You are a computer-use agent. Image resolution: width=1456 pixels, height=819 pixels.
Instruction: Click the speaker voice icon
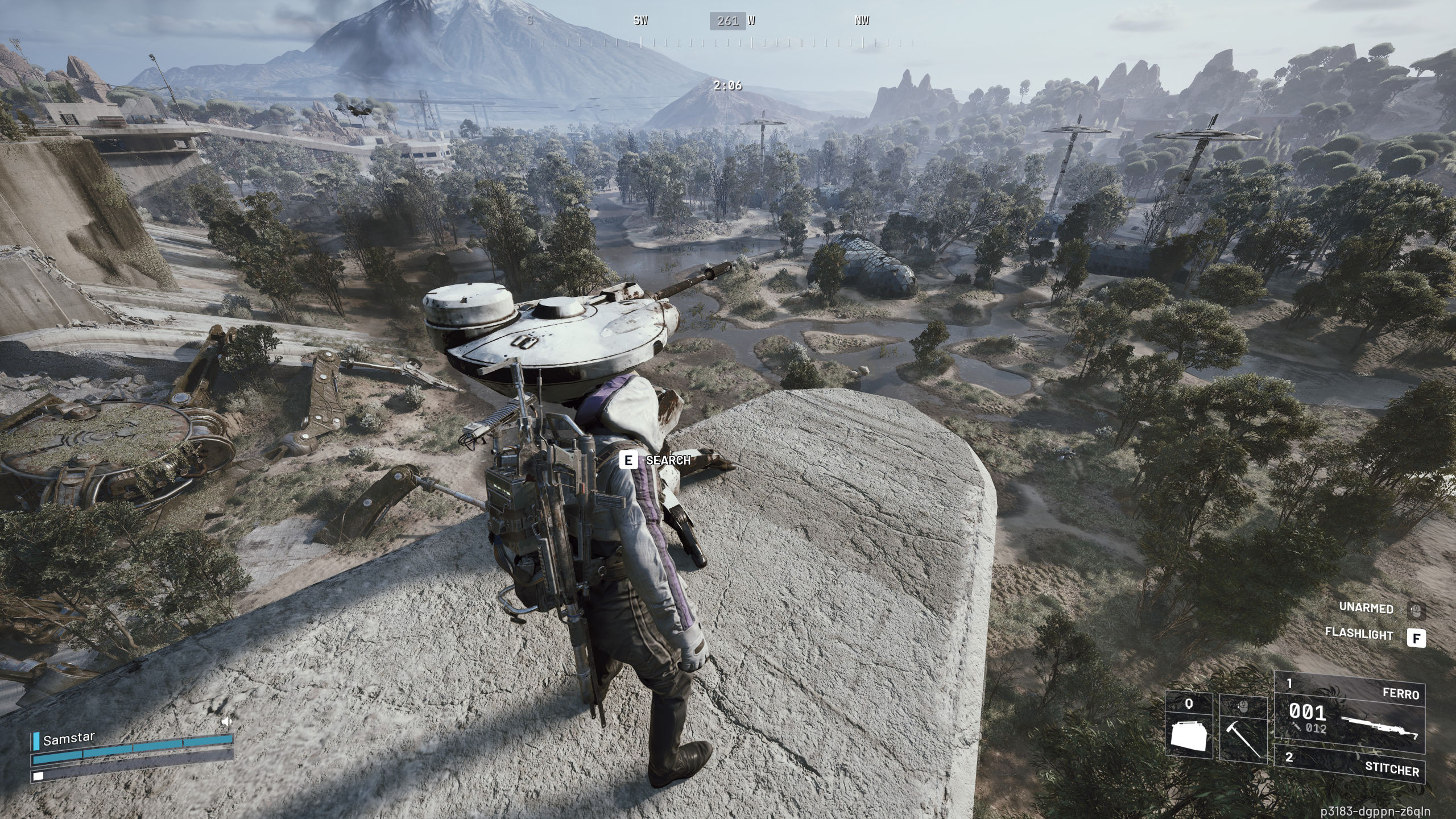click(227, 722)
